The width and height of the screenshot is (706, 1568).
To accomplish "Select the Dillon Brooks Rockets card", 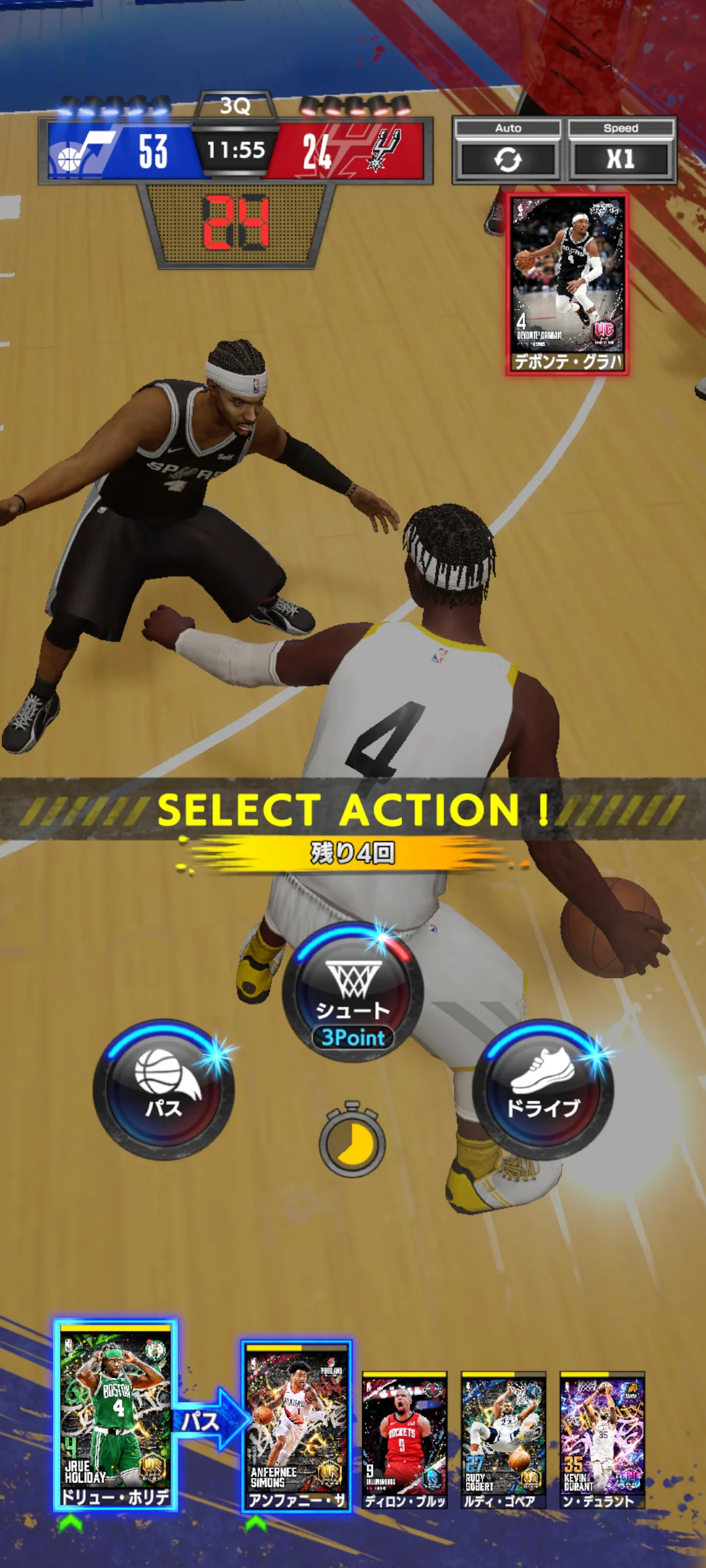I will pos(405,1439).
